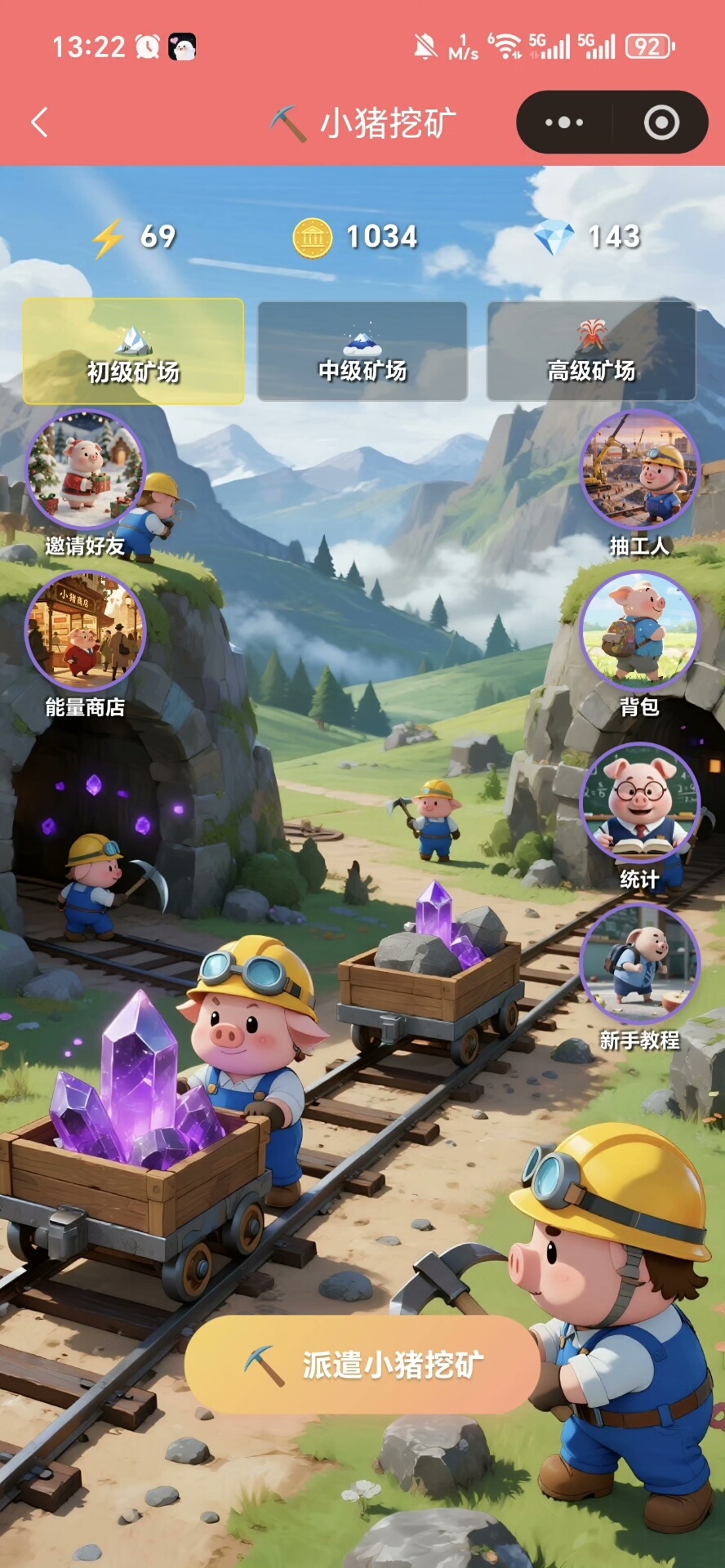Open the 背包 backpack
Viewport: 725px width, 1568px height.
639,632
